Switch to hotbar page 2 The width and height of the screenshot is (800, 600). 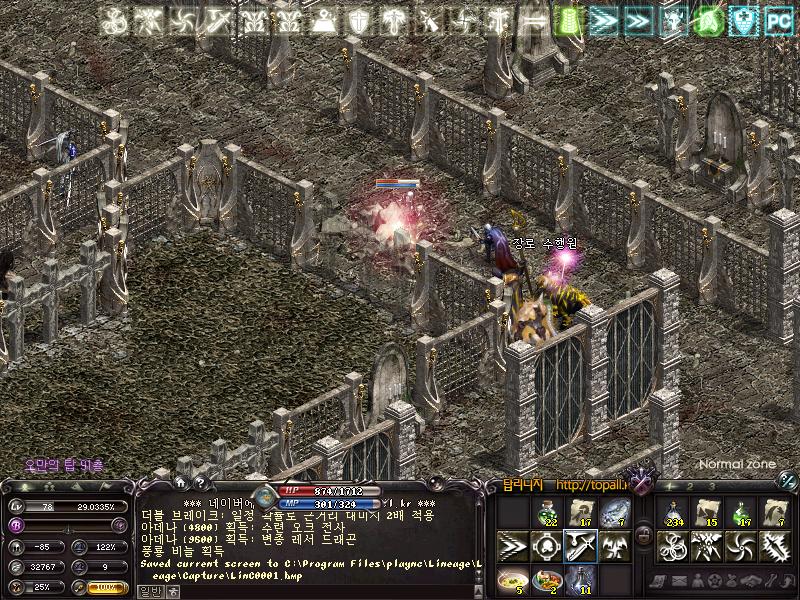(x=690, y=486)
